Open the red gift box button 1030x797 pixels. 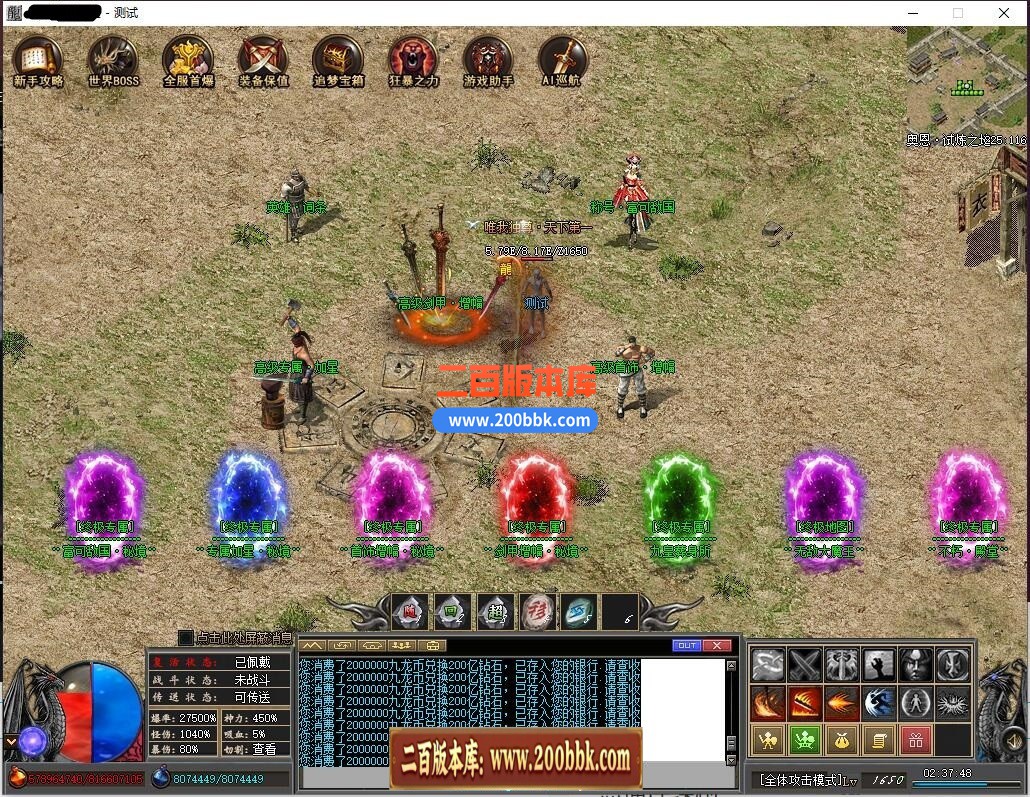click(x=916, y=740)
